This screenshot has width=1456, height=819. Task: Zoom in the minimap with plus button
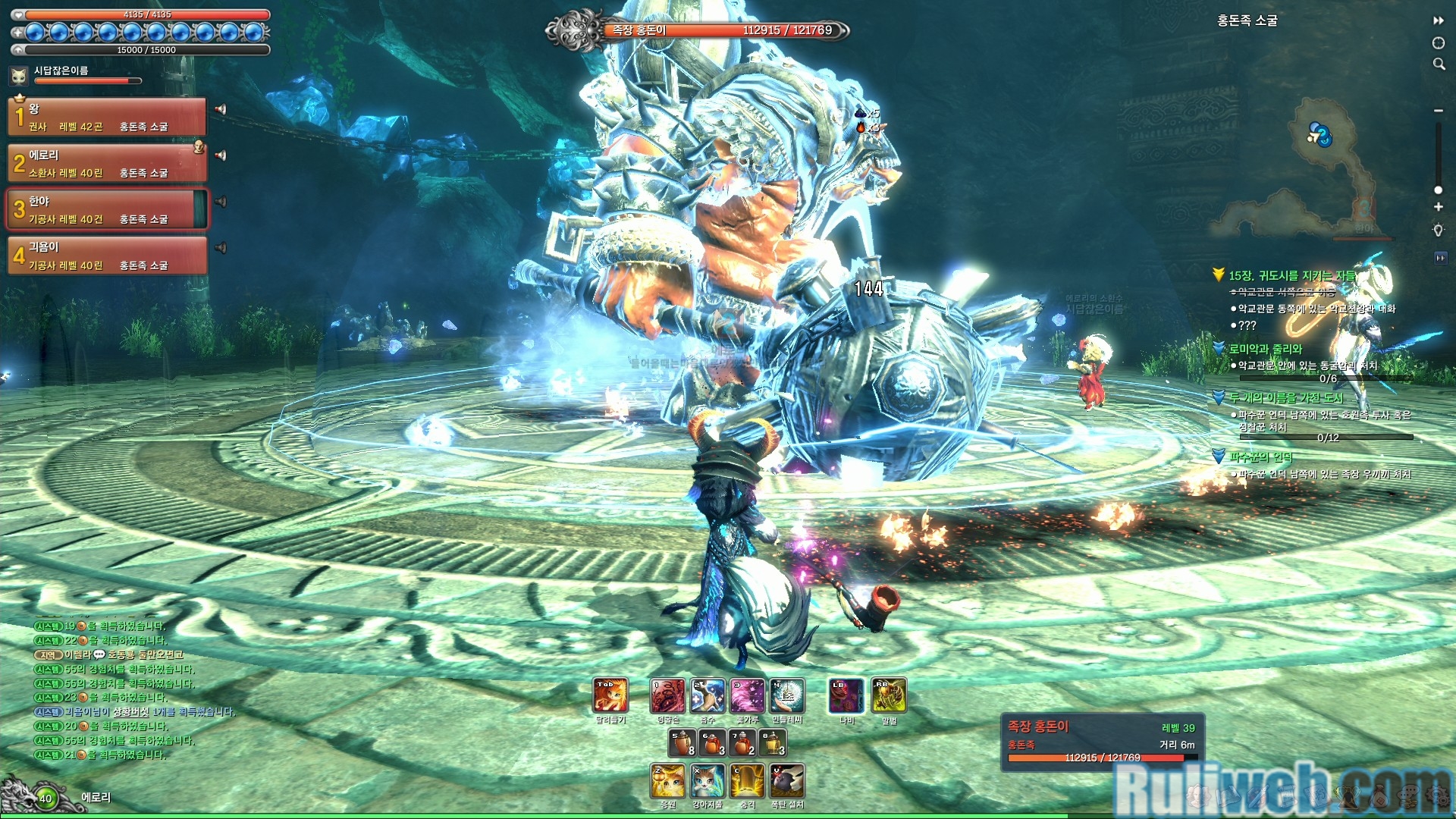[1438, 207]
